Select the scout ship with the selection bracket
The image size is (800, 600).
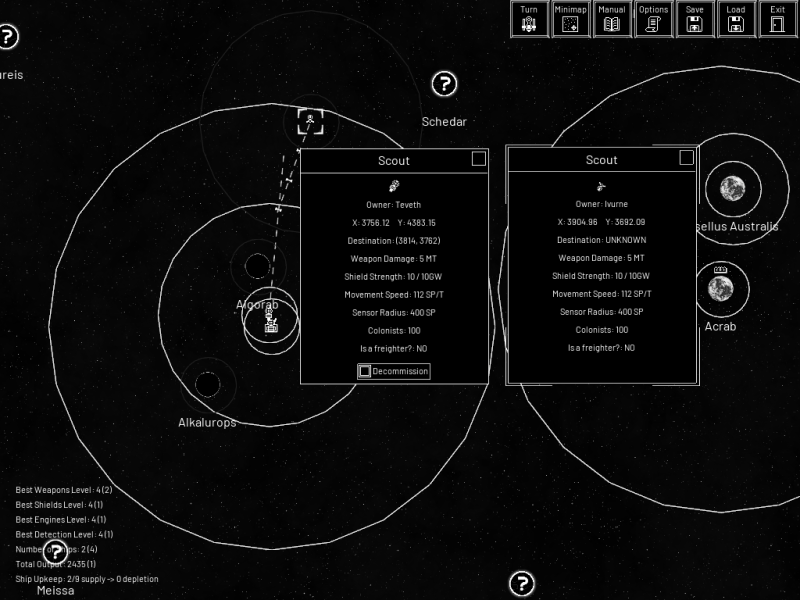(311, 122)
